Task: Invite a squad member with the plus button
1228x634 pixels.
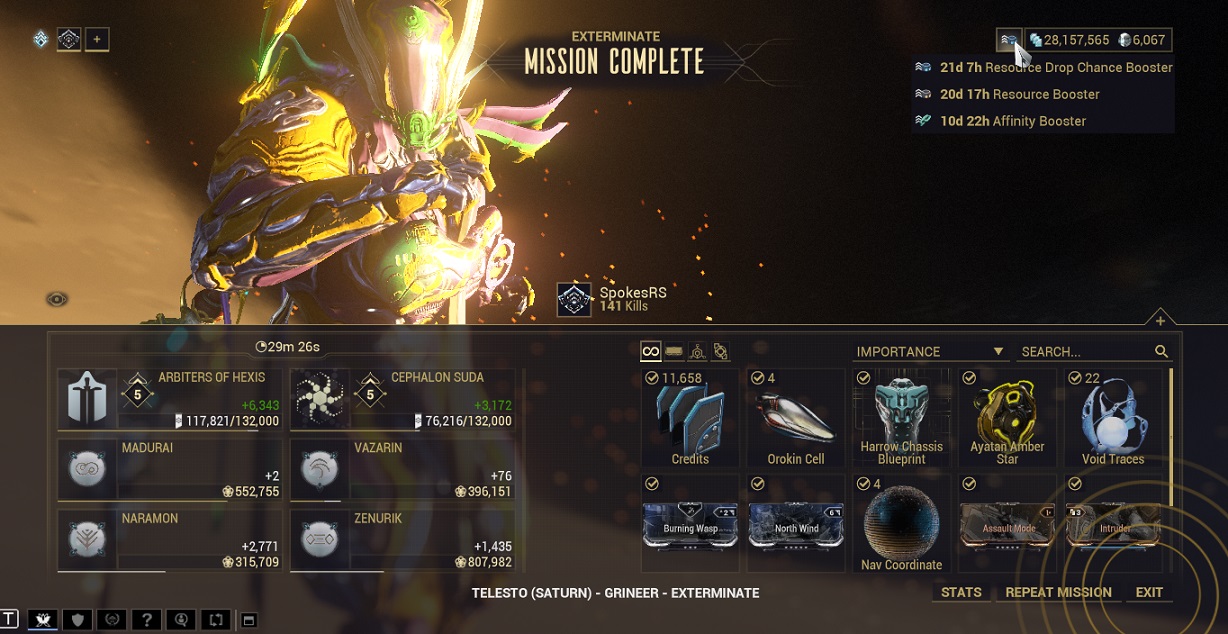Action: point(97,40)
